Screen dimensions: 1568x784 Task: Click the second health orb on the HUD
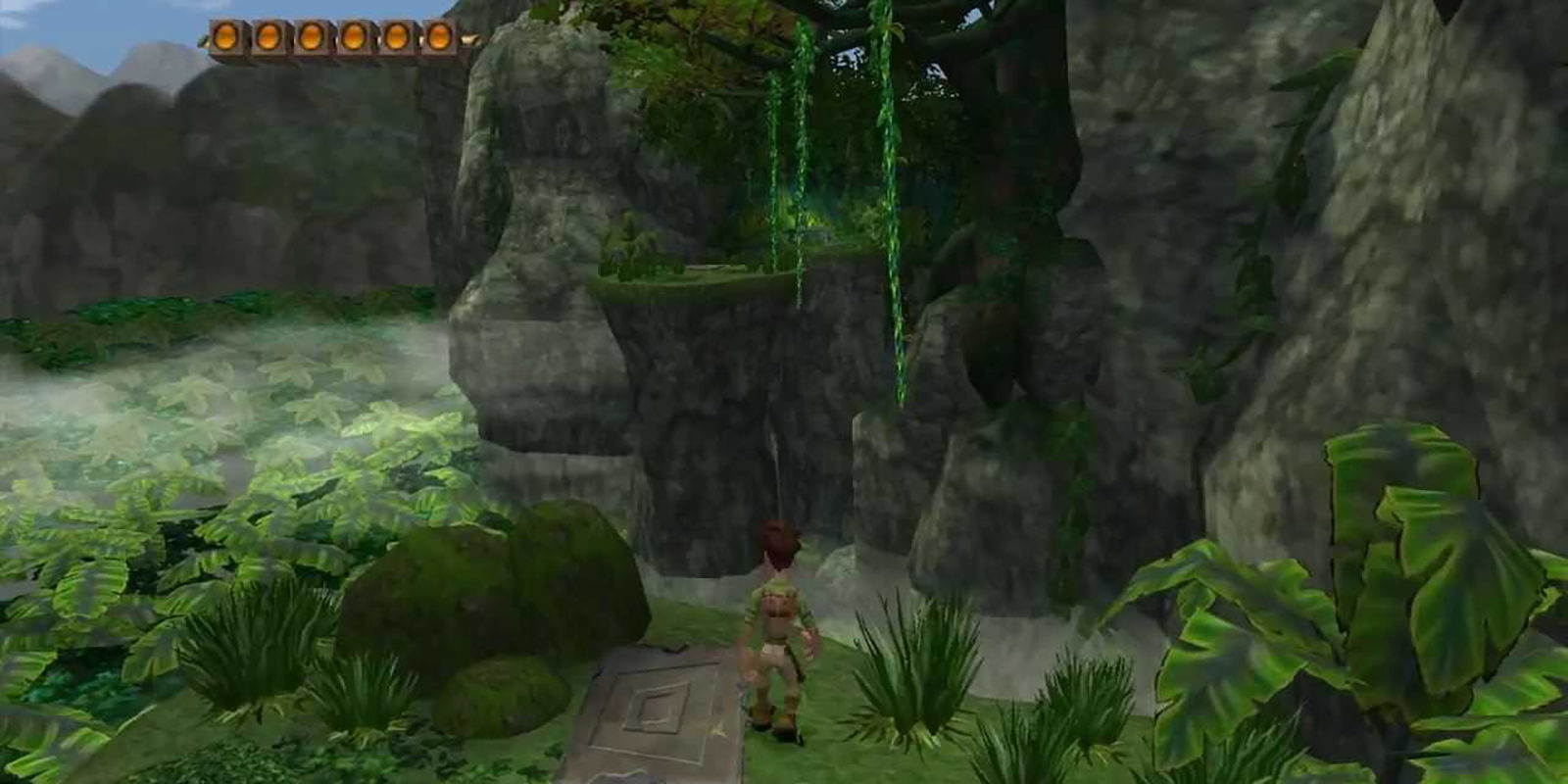[268, 37]
